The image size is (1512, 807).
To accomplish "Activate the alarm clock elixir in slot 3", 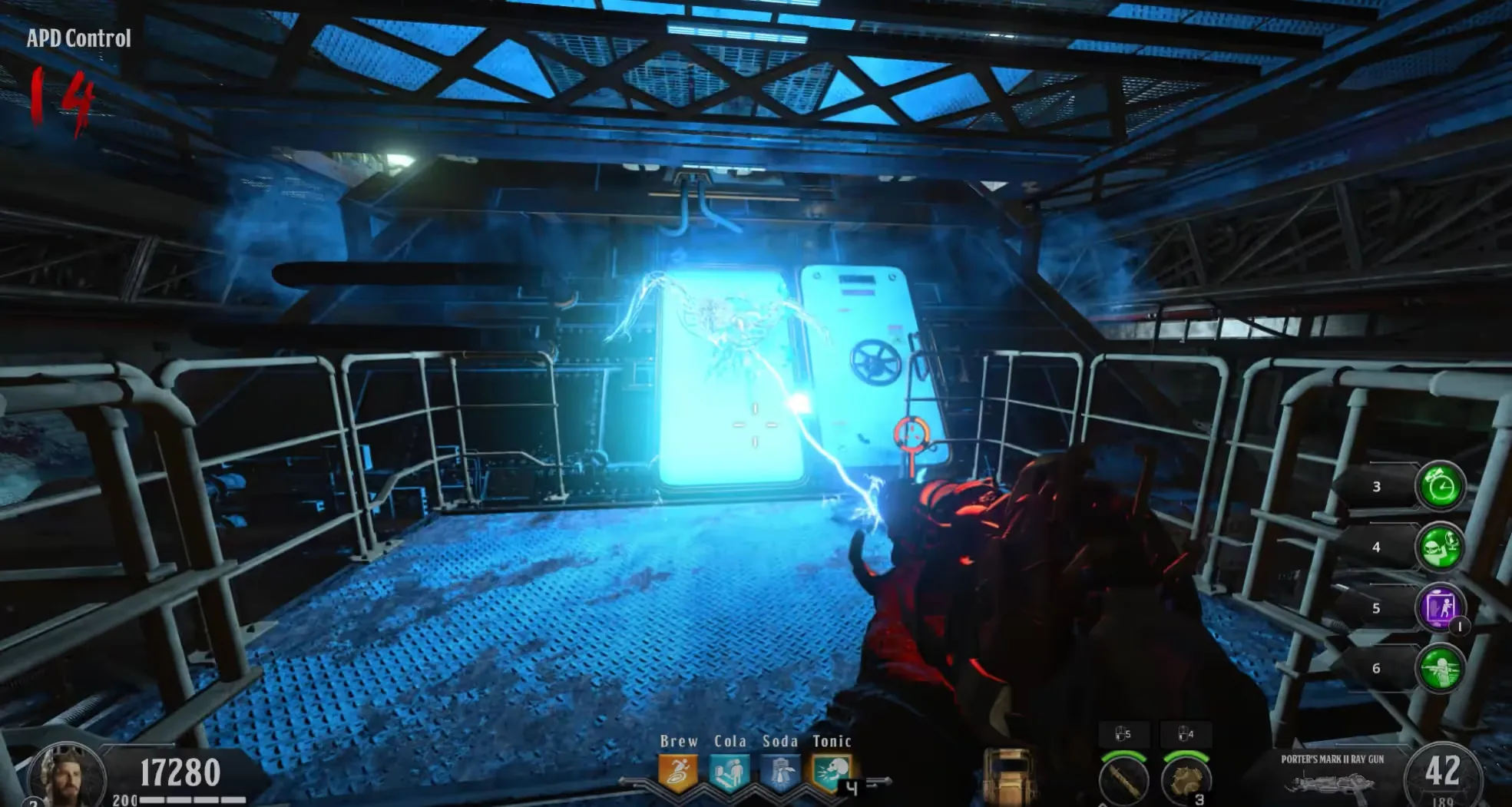I will [x=1440, y=486].
